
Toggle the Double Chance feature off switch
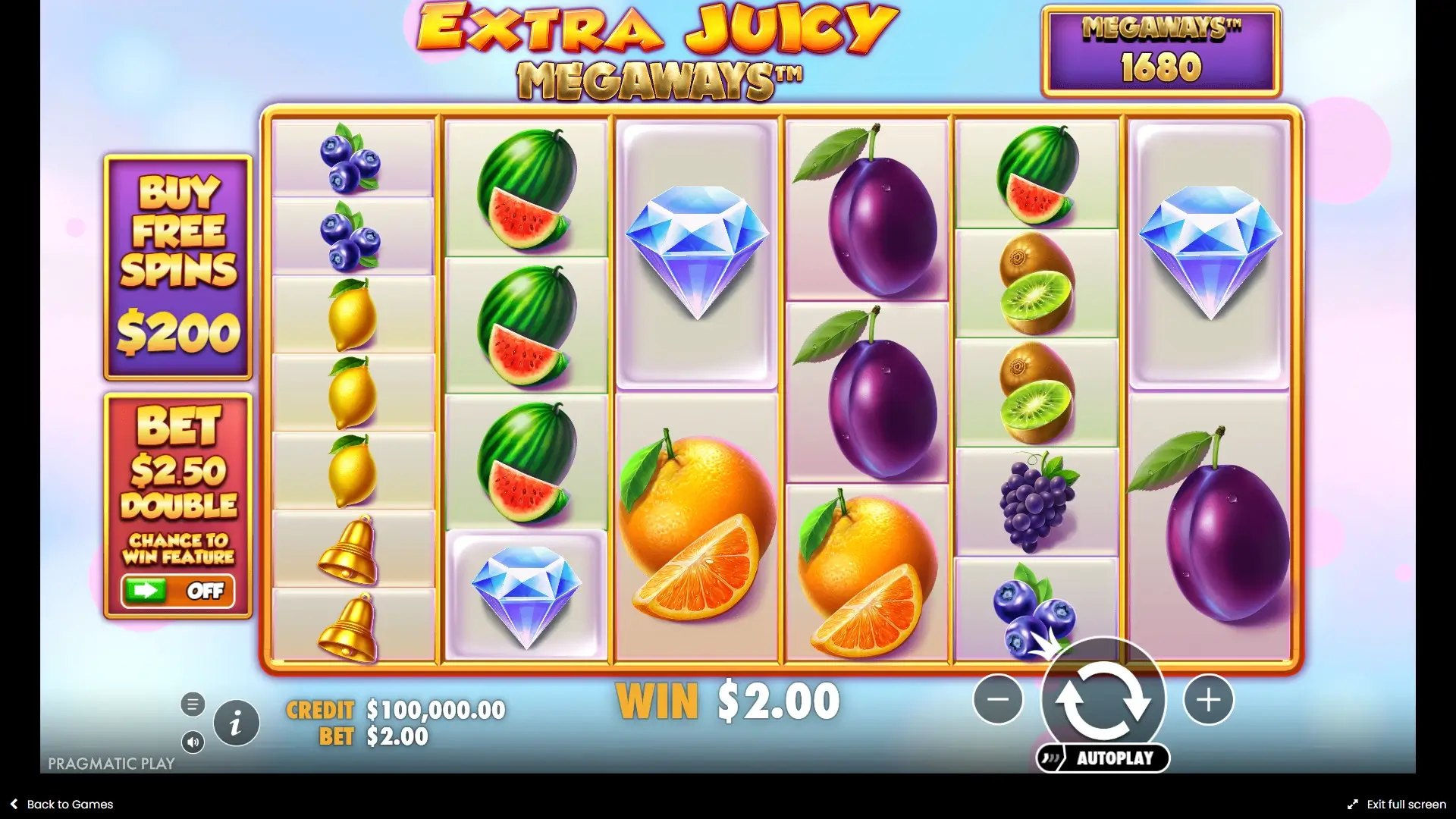click(x=179, y=591)
